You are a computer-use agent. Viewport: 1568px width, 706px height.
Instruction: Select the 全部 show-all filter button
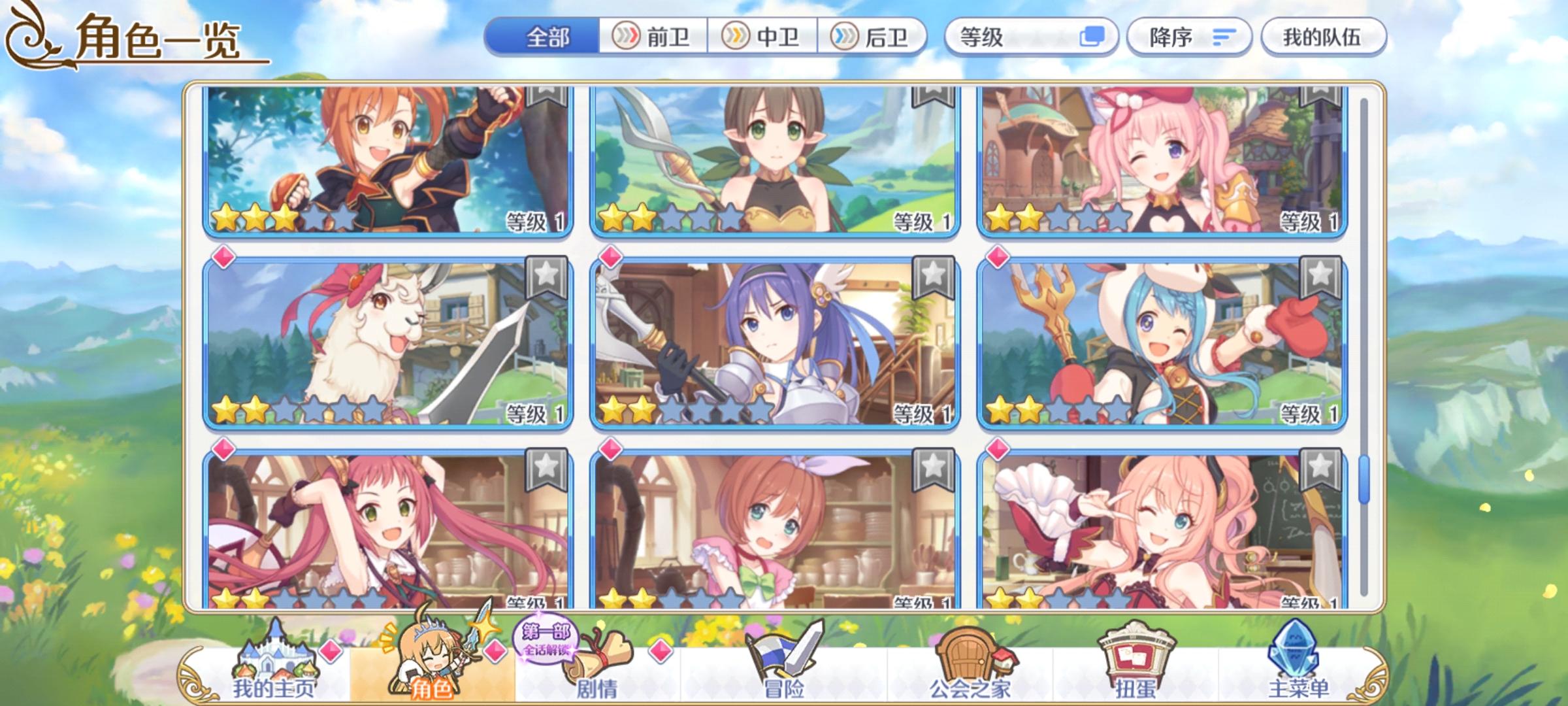point(546,38)
